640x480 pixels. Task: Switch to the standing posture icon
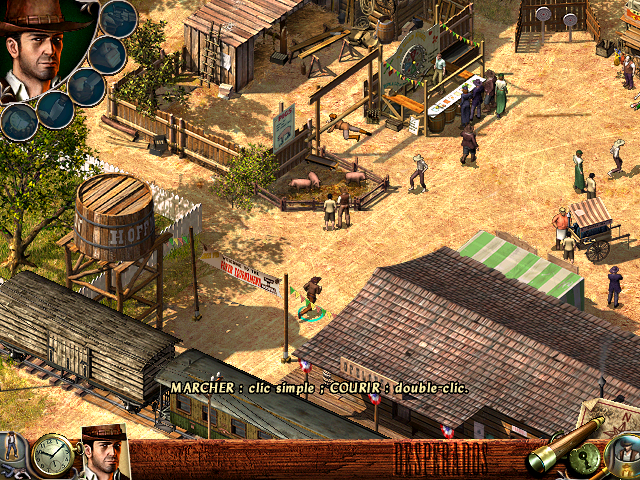click(x=9, y=443)
